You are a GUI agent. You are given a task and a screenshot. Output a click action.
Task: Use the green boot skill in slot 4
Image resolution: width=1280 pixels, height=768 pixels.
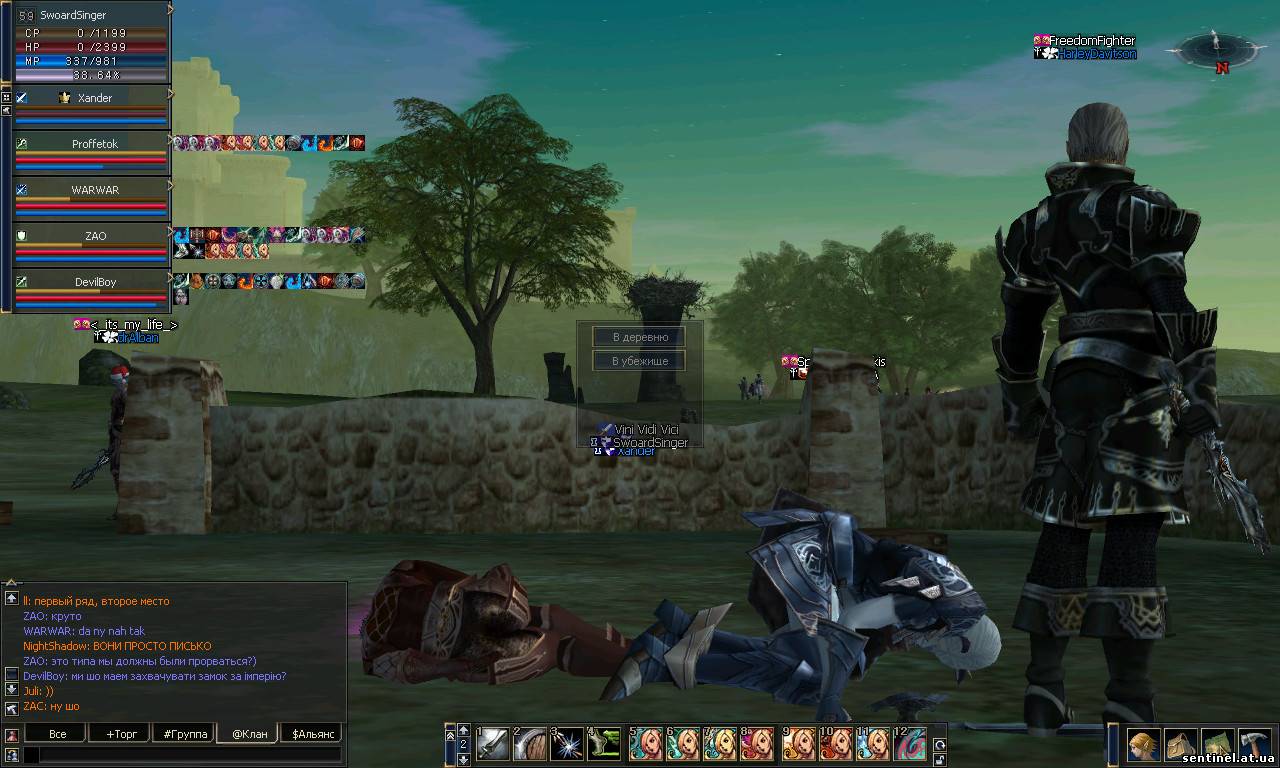604,745
